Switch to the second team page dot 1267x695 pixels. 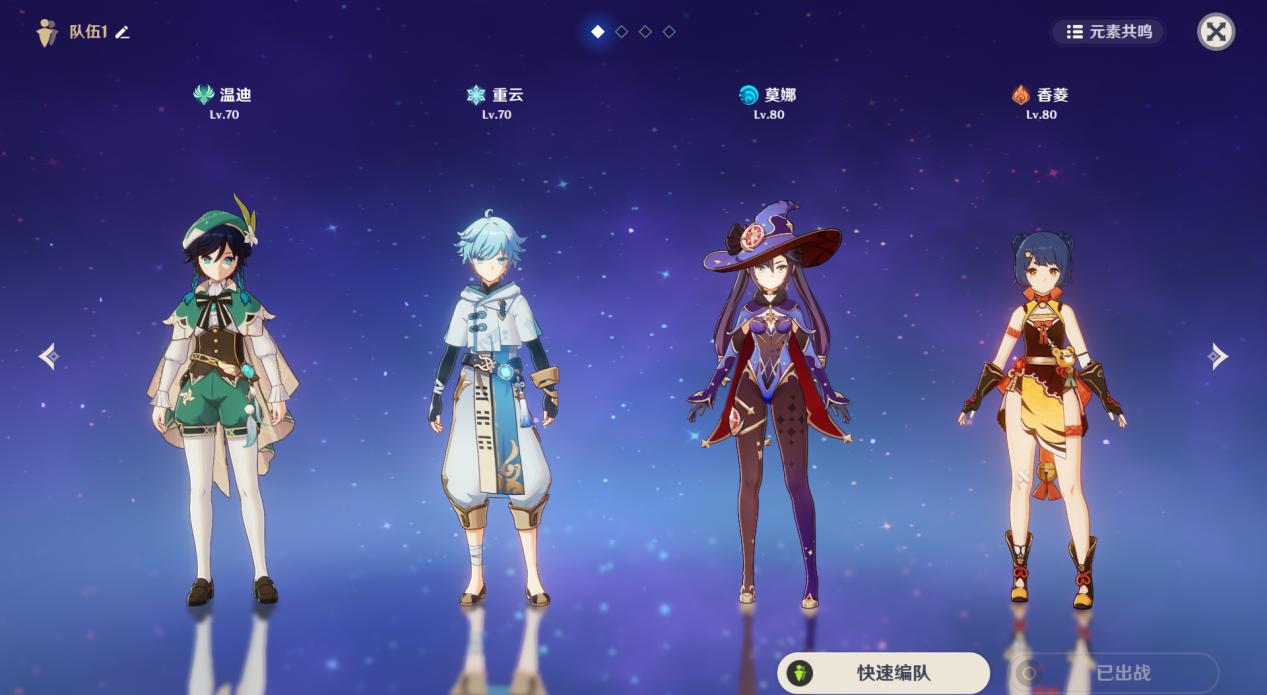click(x=622, y=32)
